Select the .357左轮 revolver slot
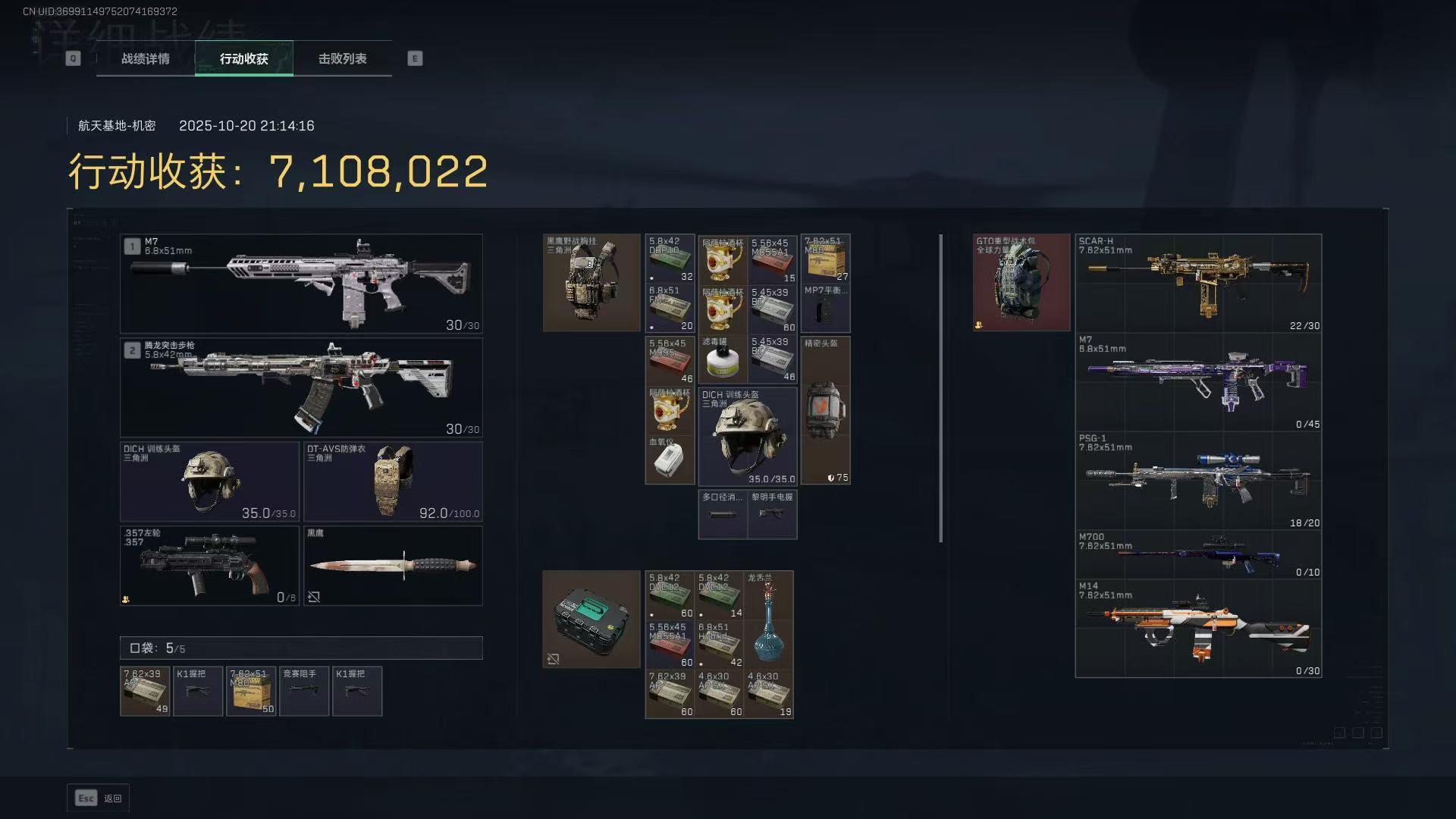 (x=209, y=566)
